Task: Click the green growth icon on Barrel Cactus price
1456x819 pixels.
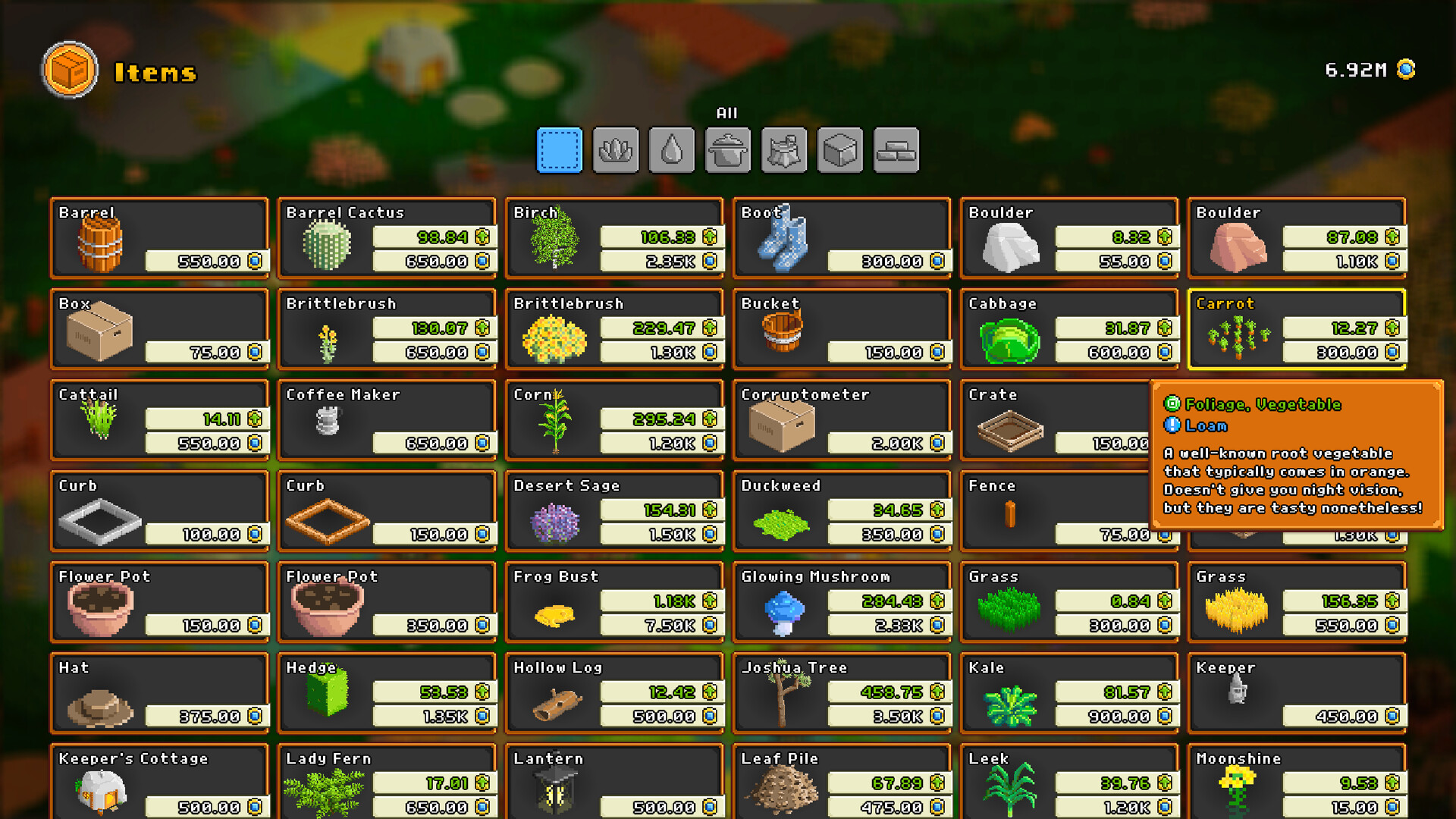Action: tap(481, 237)
